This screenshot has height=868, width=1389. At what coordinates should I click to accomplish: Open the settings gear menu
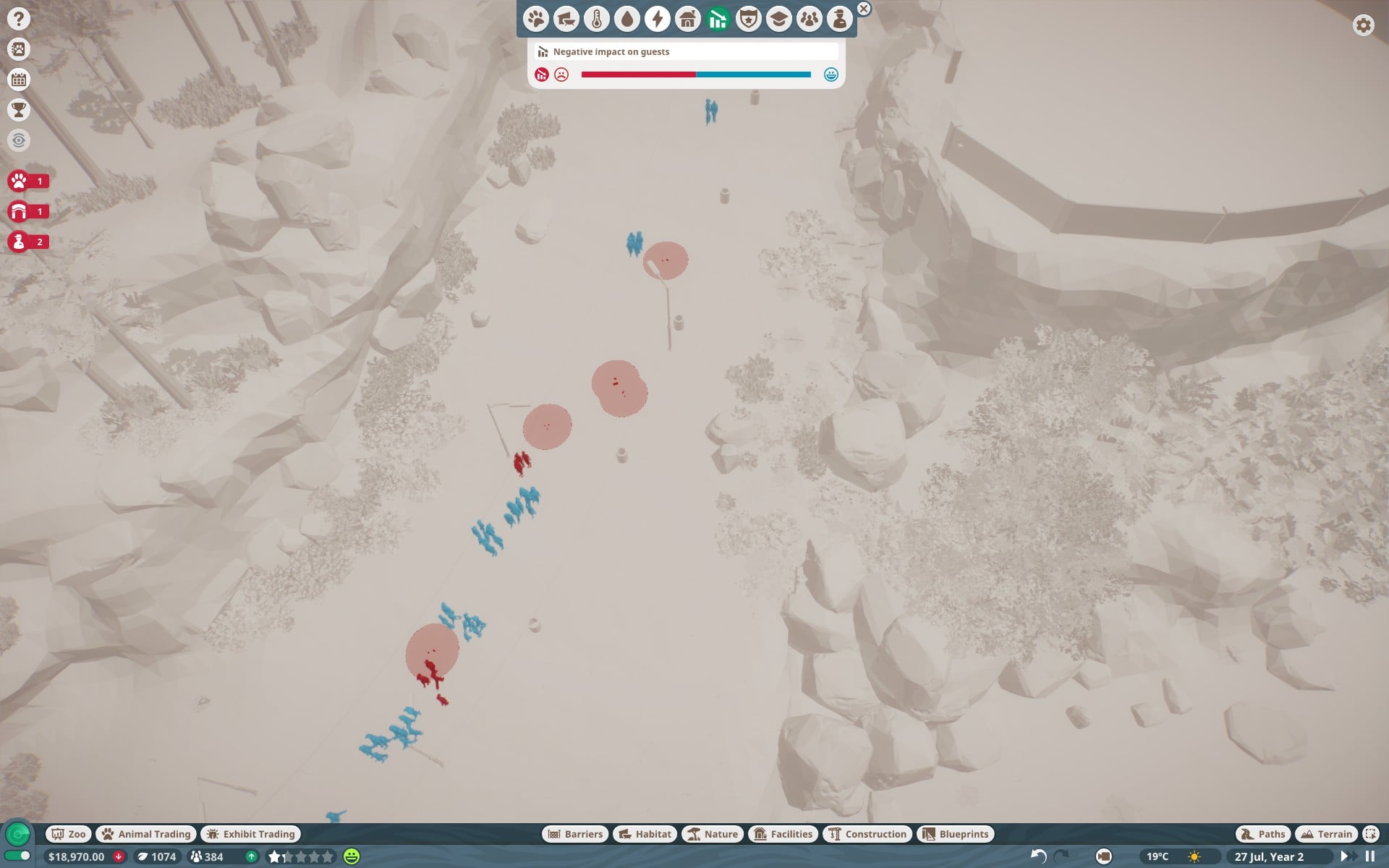pos(1363,25)
